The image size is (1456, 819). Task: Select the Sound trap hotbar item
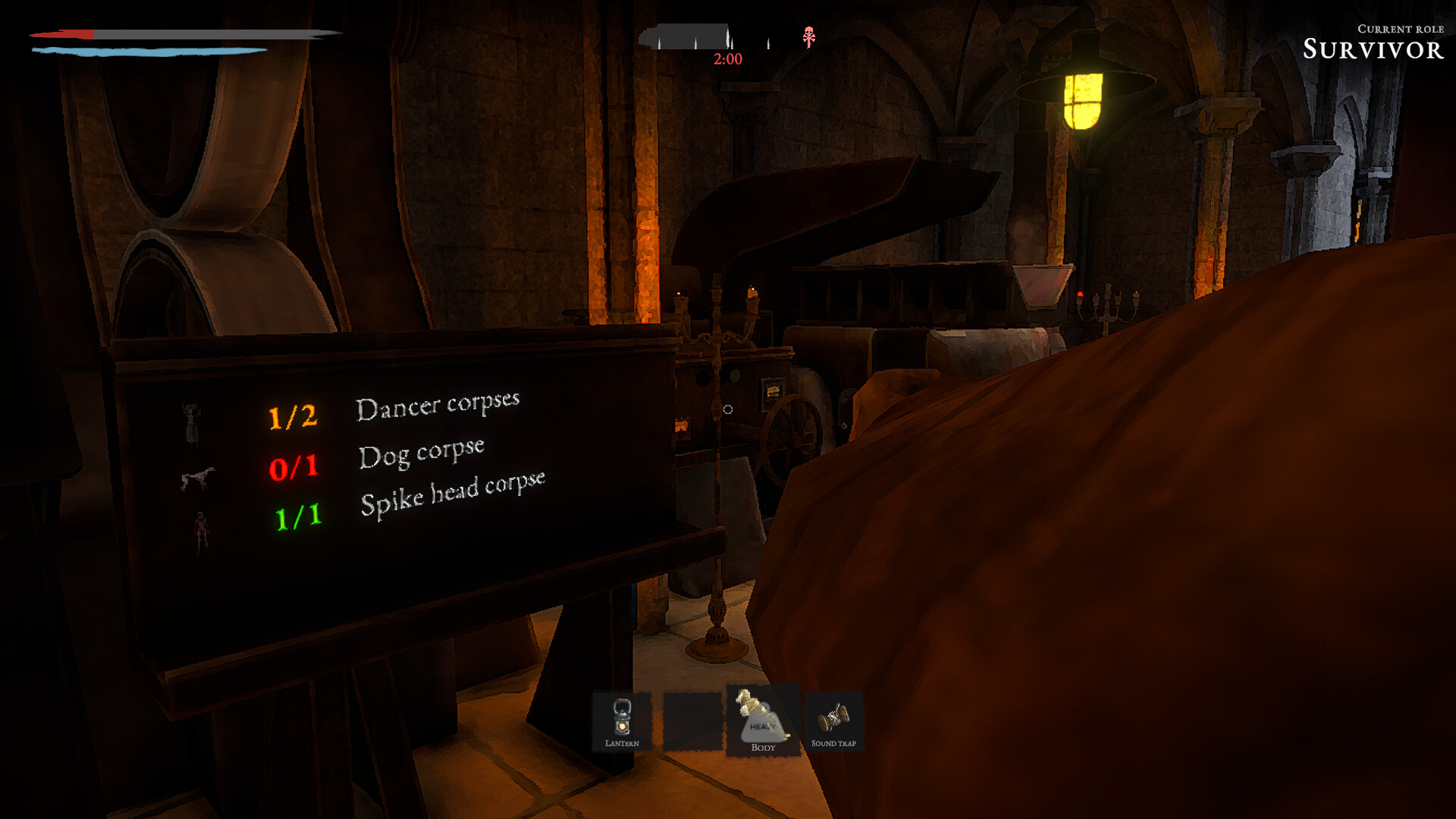[x=833, y=720]
